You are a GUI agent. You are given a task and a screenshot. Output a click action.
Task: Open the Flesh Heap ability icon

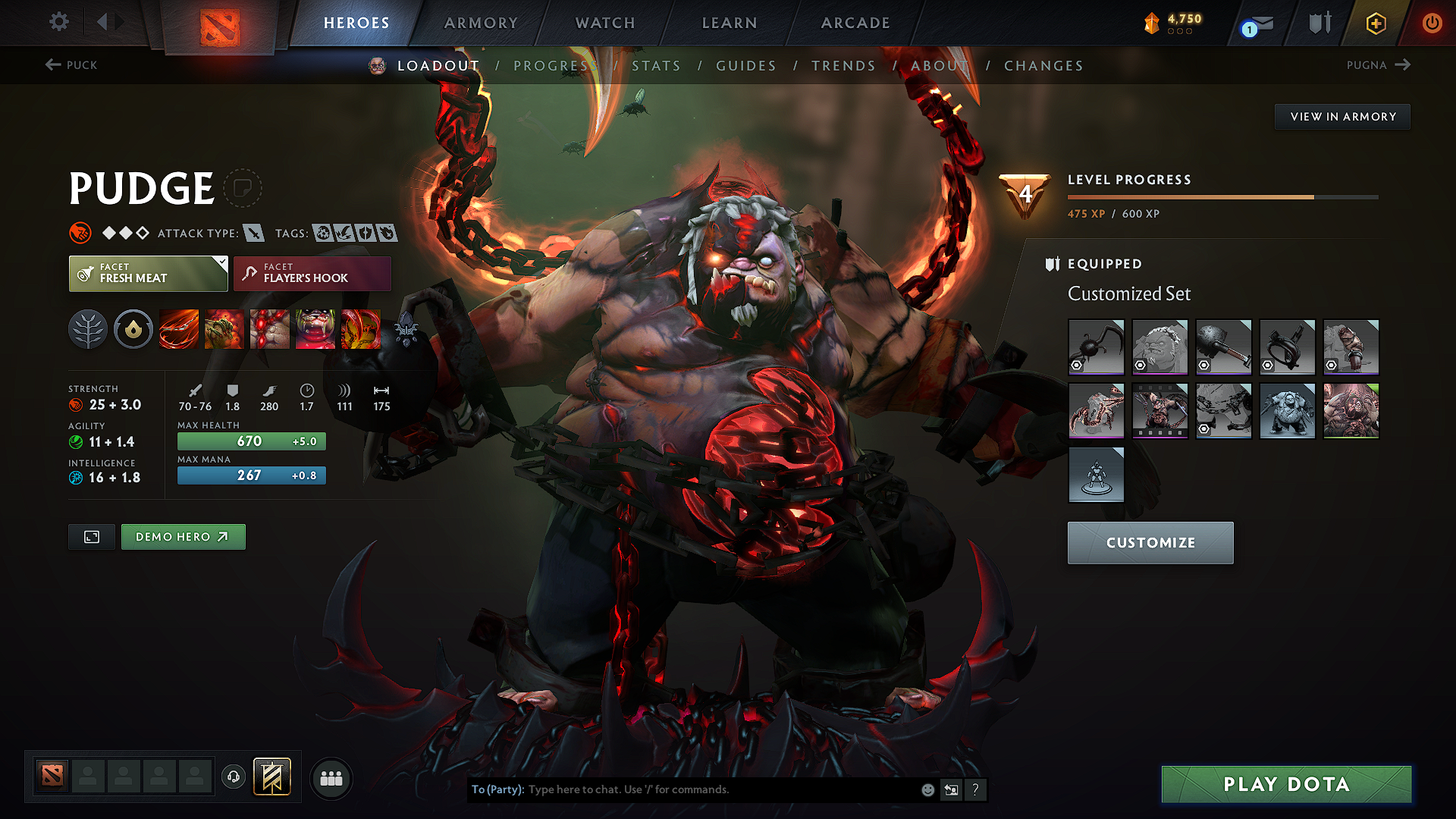pos(270,329)
